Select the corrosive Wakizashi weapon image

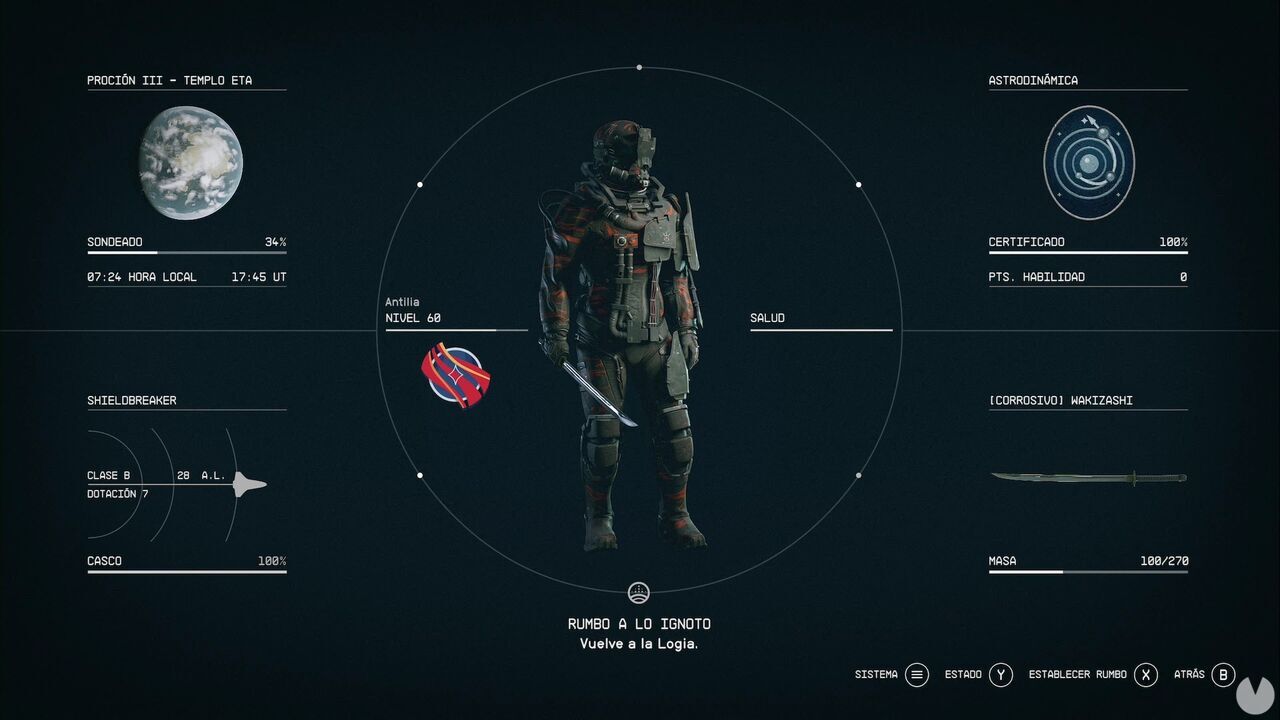1088,478
